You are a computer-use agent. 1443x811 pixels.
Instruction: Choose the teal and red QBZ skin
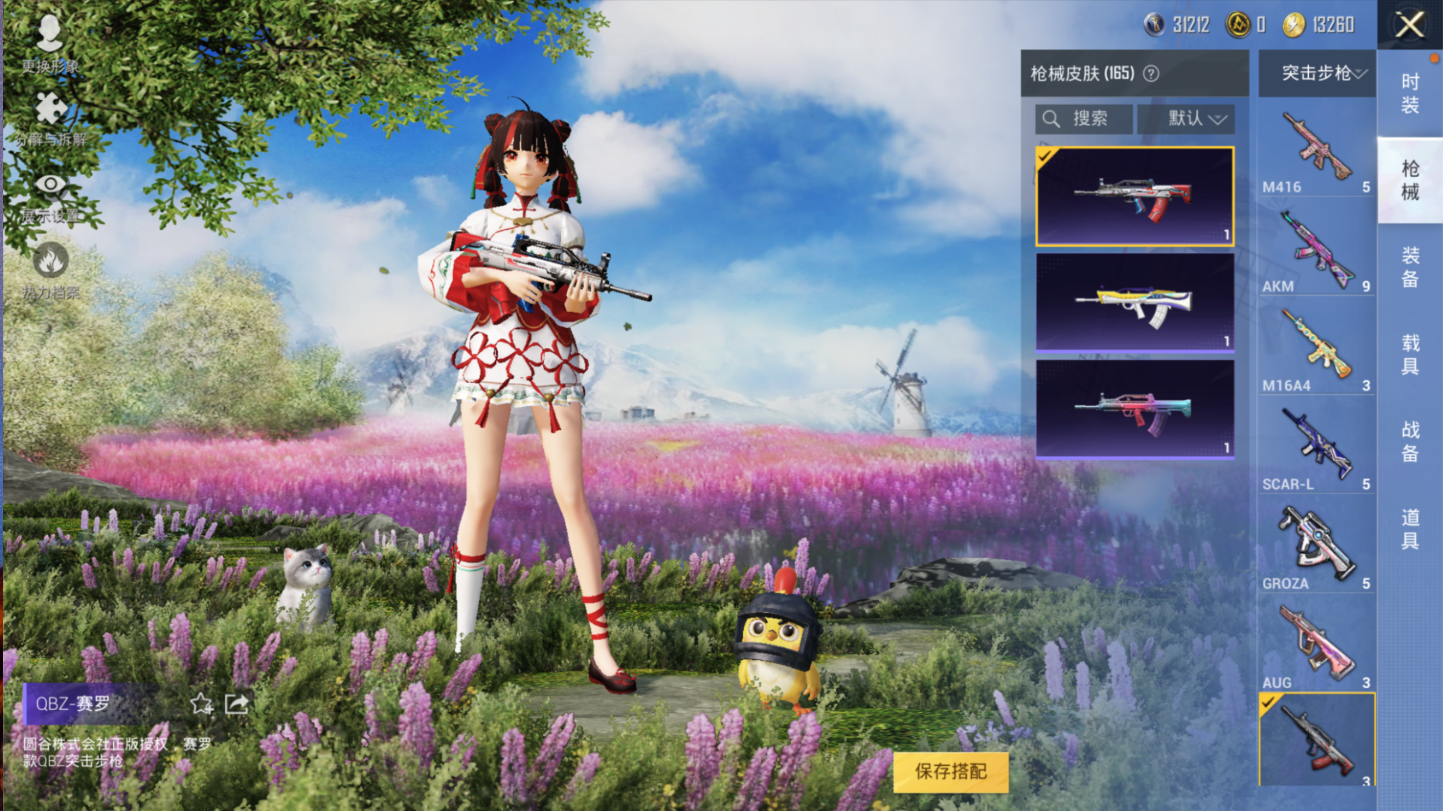[x=1134, y=408]
